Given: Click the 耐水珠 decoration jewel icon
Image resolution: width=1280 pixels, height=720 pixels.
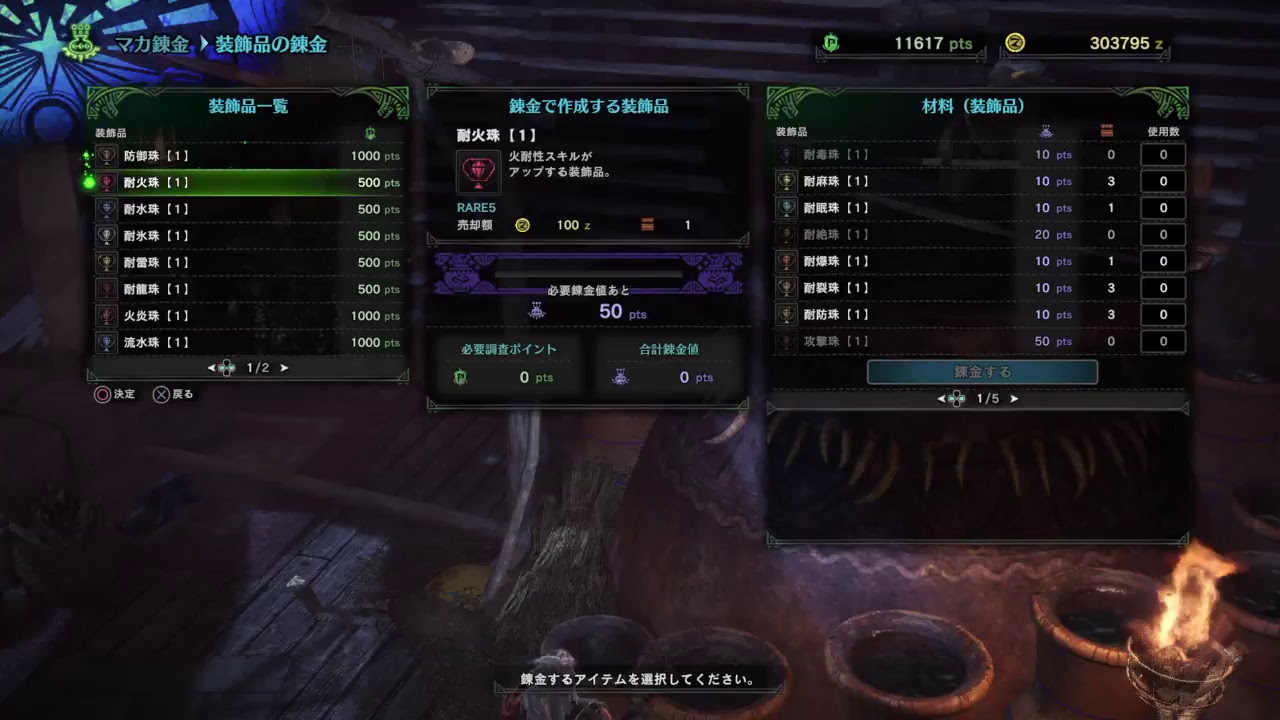Looking at the screenshot, I should [107, 209].
